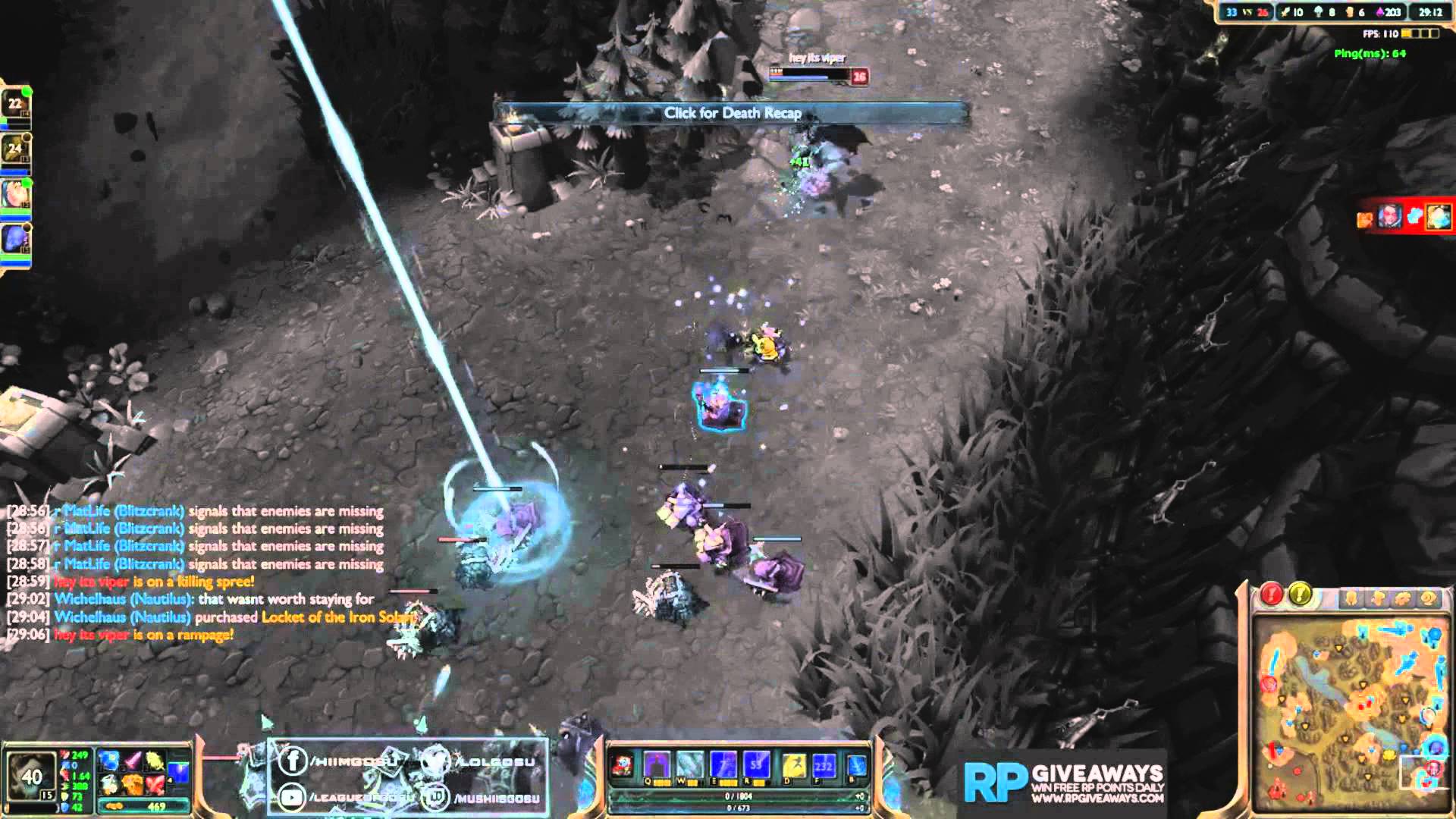Select the red crossed-swords item slot
This screenshot has height=819, width=1456.
(x=155, y=783)
